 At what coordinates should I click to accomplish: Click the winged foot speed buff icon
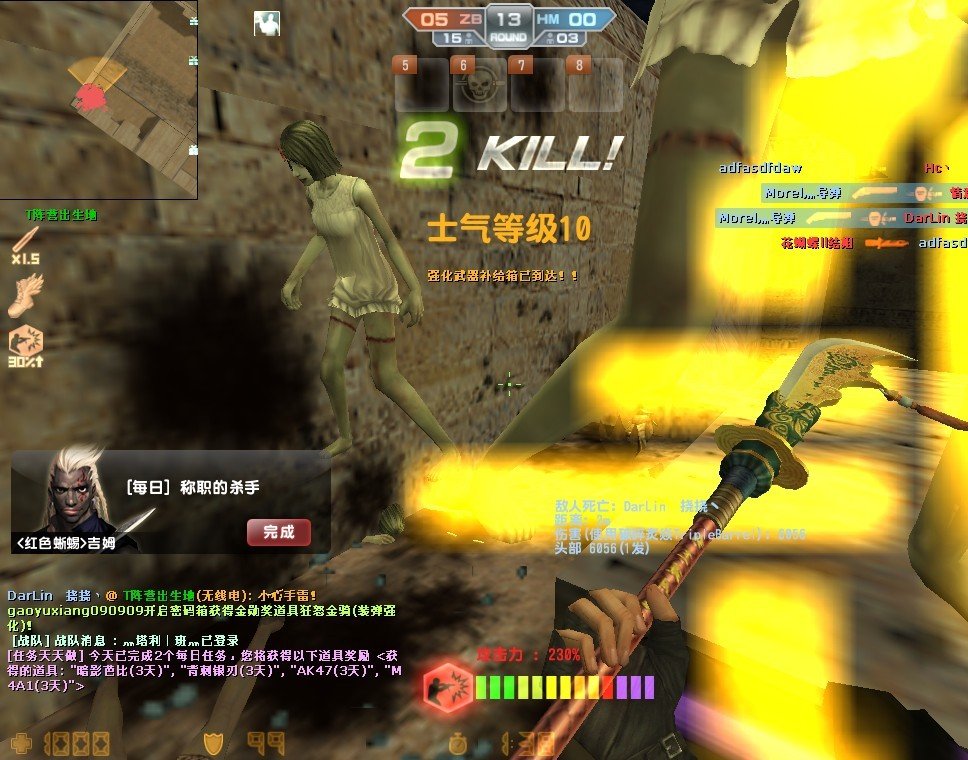click(25, 294)
